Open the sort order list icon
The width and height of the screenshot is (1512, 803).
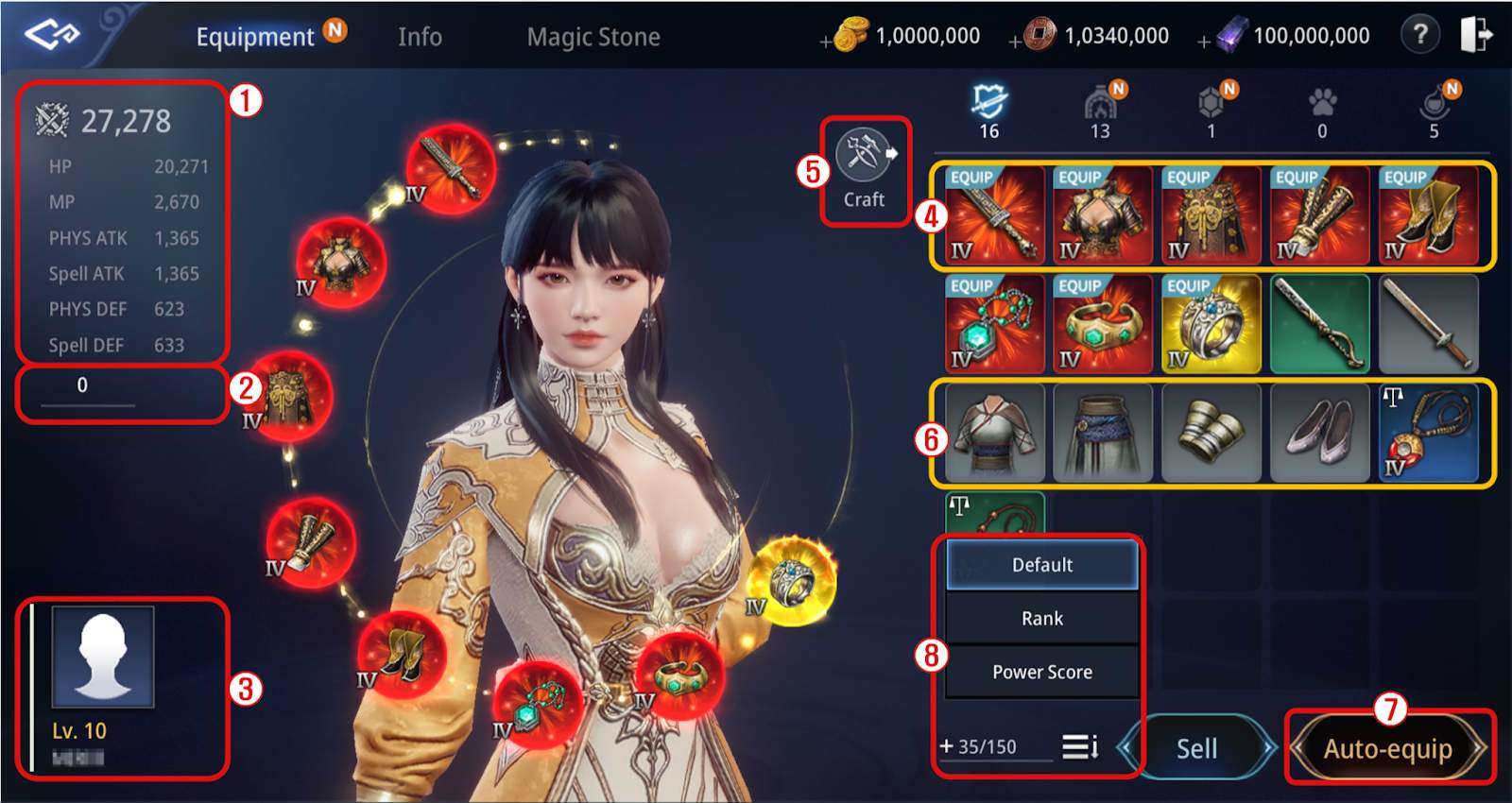coord(1082,746)
